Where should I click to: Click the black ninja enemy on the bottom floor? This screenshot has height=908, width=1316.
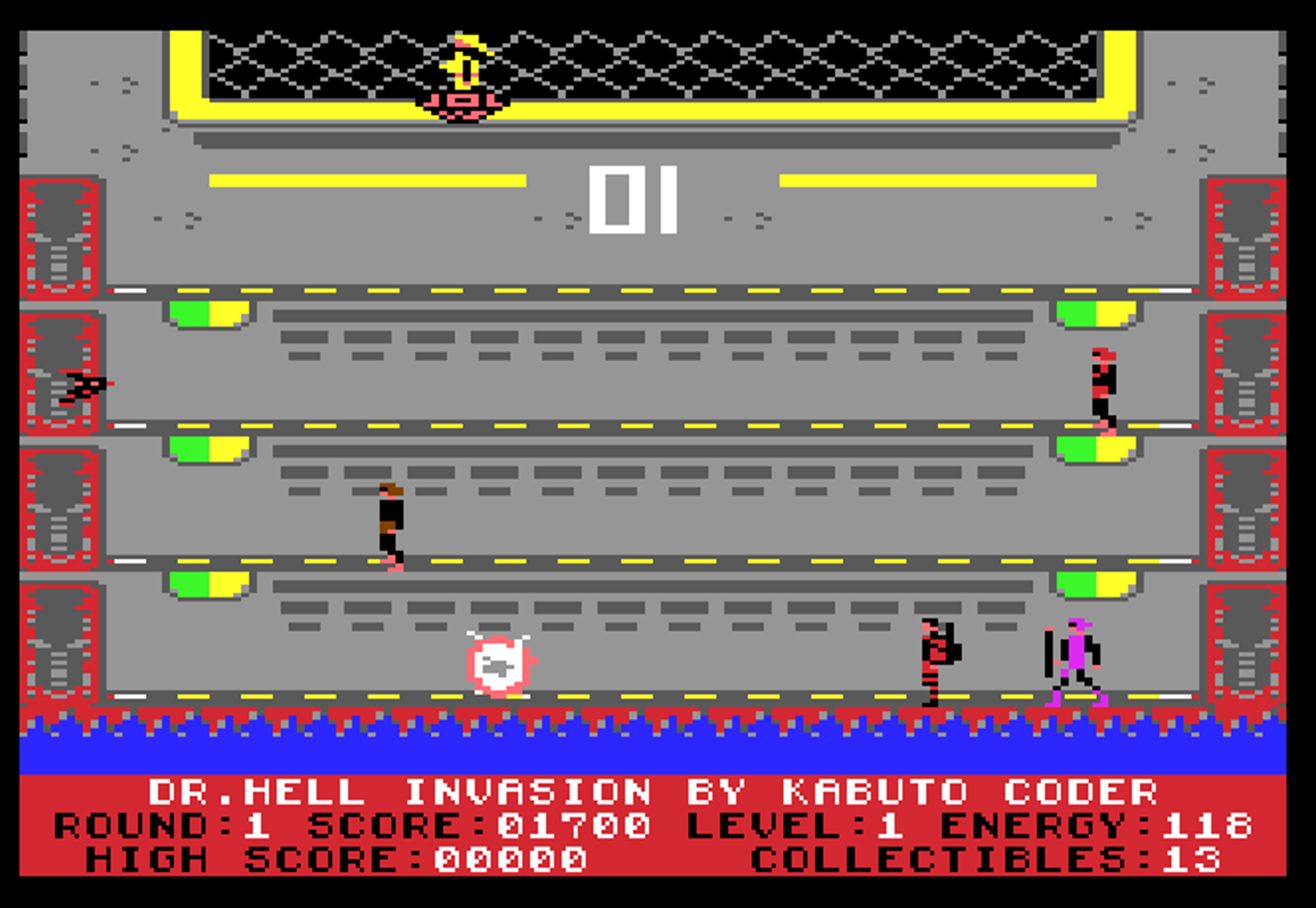coord(935,660)
